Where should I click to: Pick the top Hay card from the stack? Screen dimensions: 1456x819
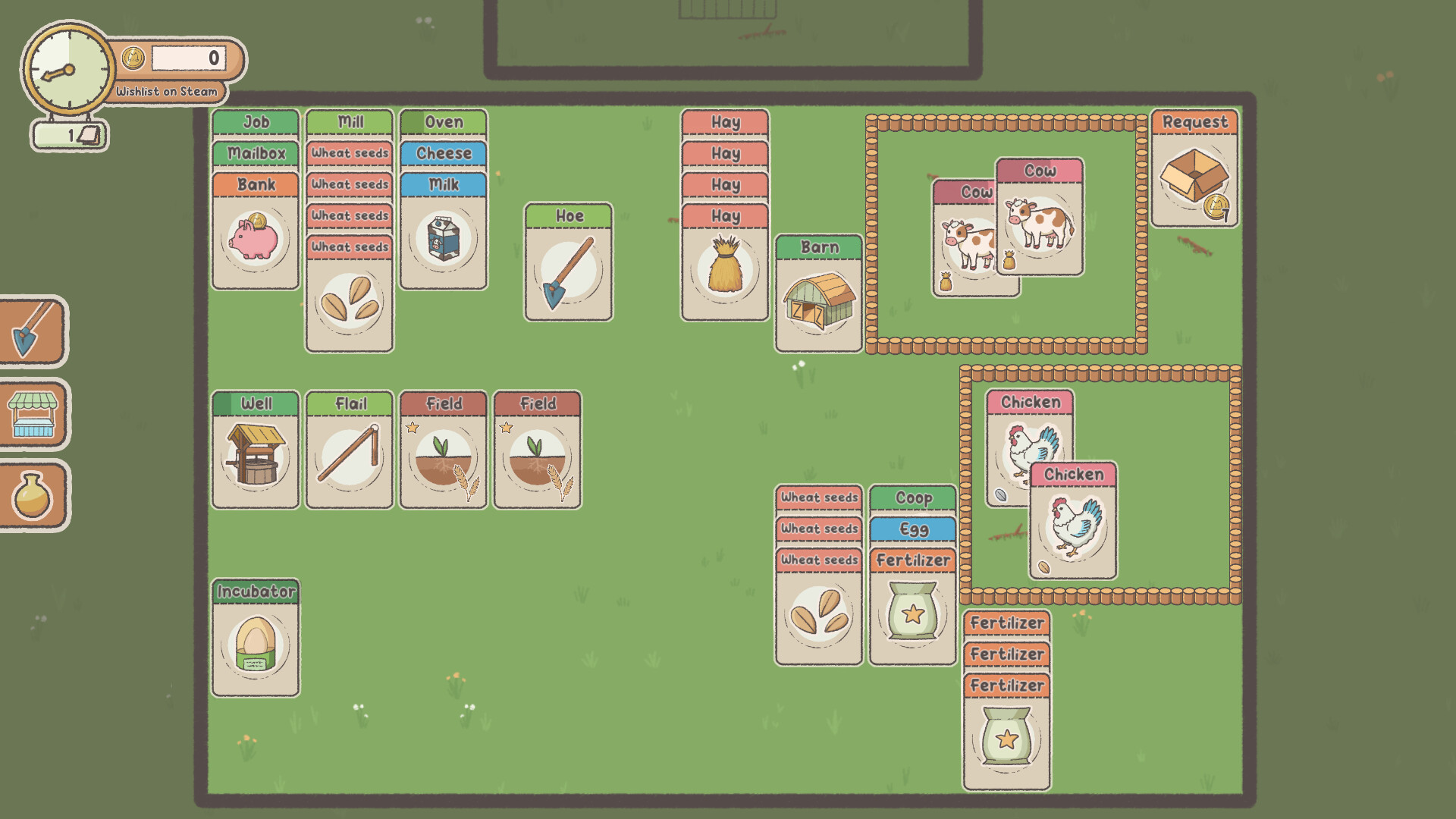coord(723,121)
